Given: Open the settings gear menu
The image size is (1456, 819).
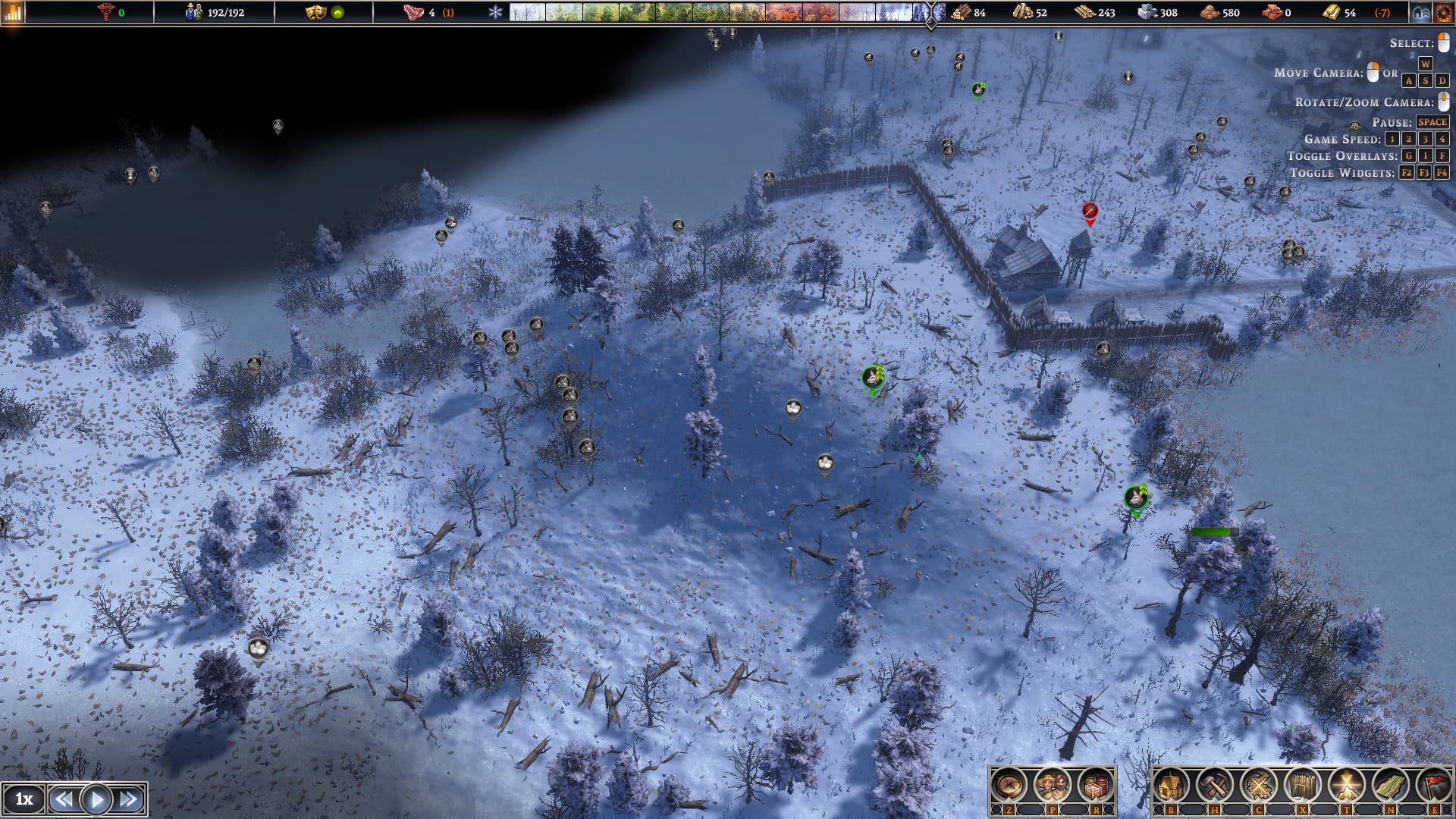Looking at the screenshot, I should [x=1442, y=12].
